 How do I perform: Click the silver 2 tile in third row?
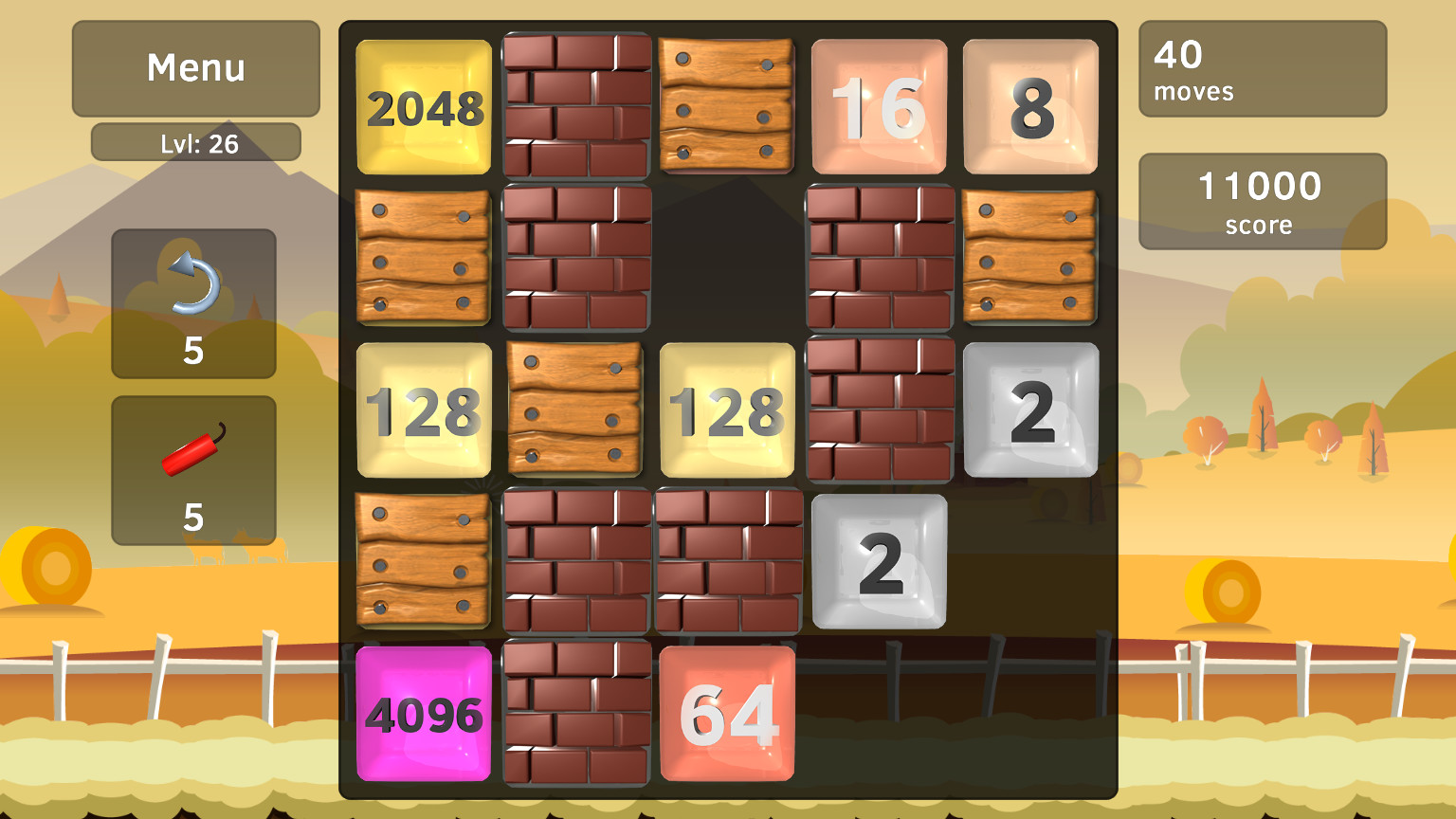[1030, 409]
